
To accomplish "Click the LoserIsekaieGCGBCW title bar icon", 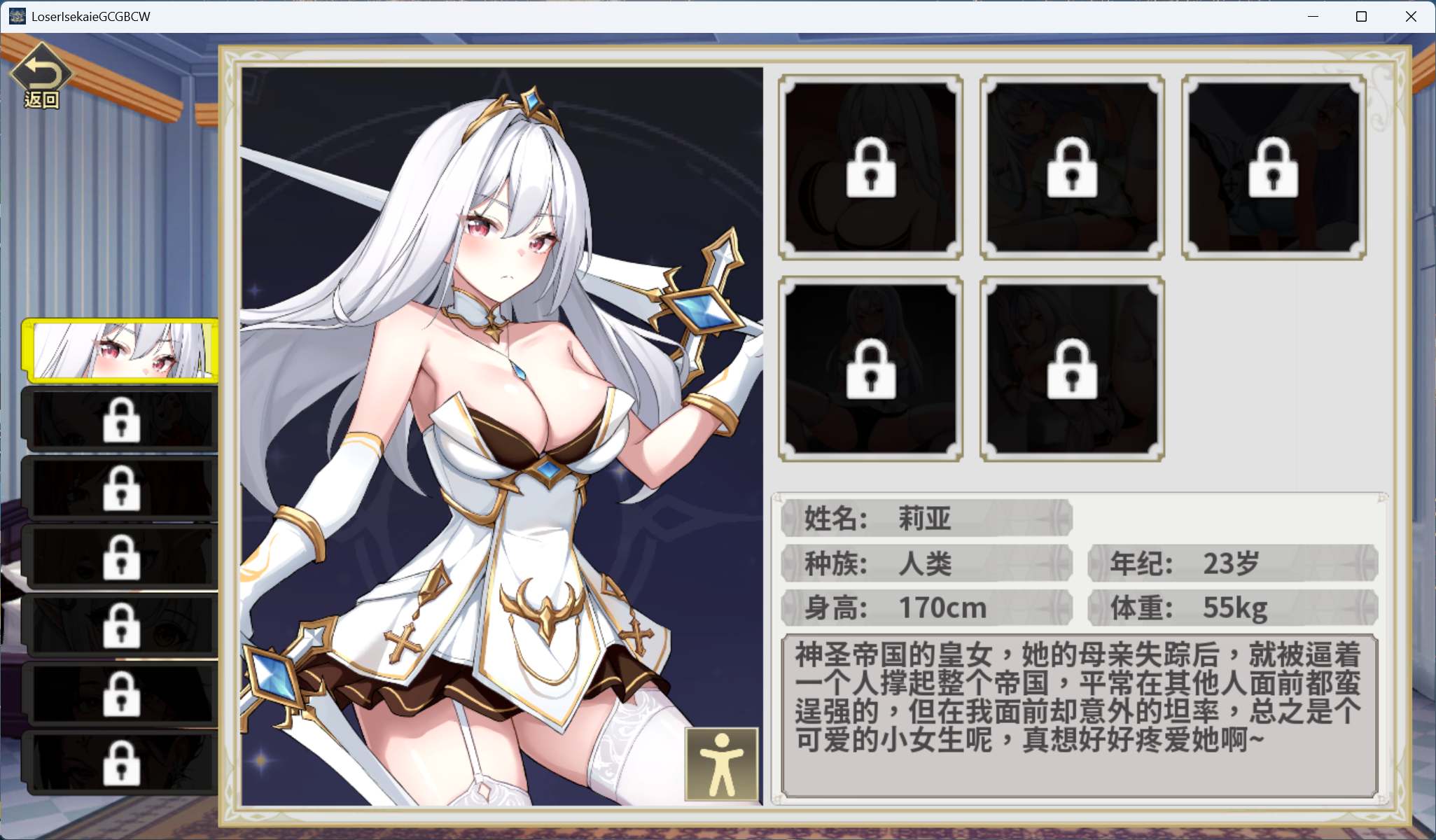I will 17,15.
